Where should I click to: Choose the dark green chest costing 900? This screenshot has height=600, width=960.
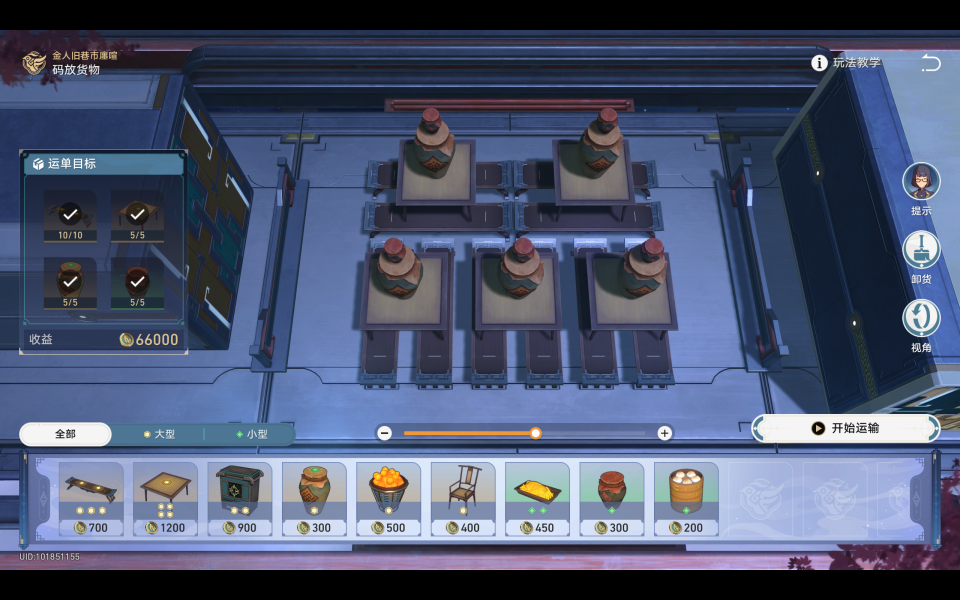pos(240,498)
